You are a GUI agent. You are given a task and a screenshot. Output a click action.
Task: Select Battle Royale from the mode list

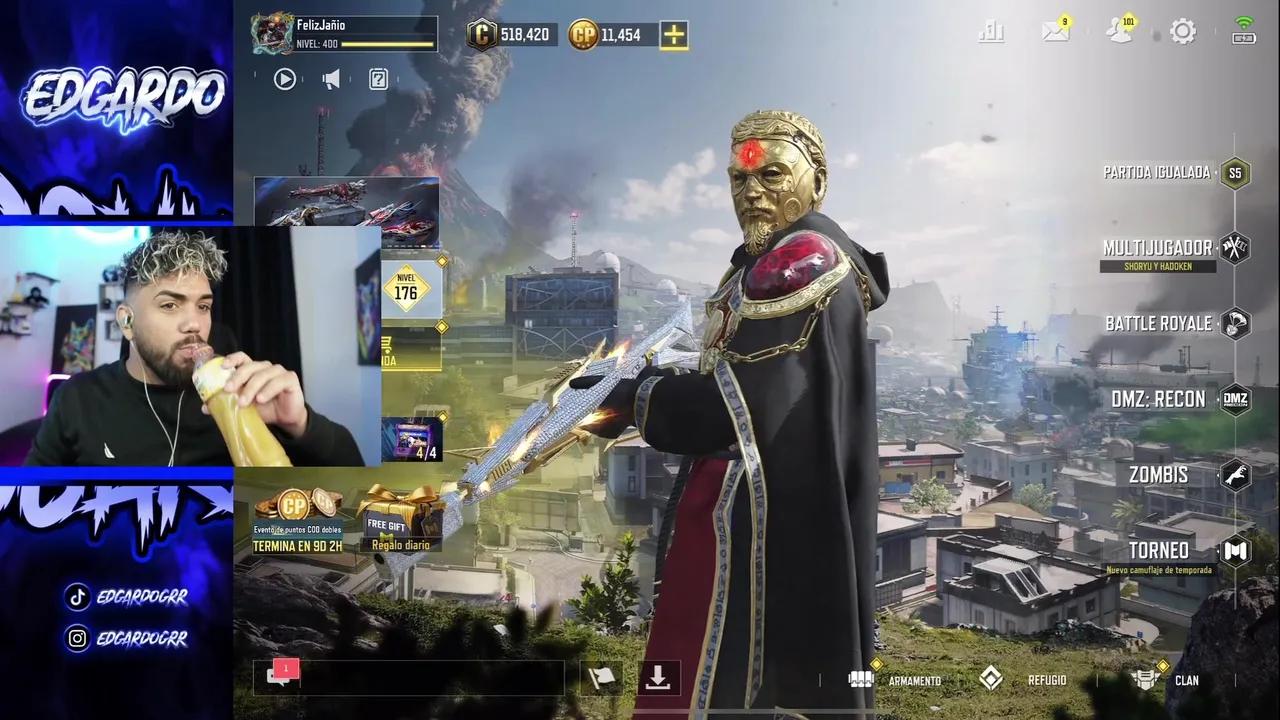pyautogui.click(x=1236, y=323)
